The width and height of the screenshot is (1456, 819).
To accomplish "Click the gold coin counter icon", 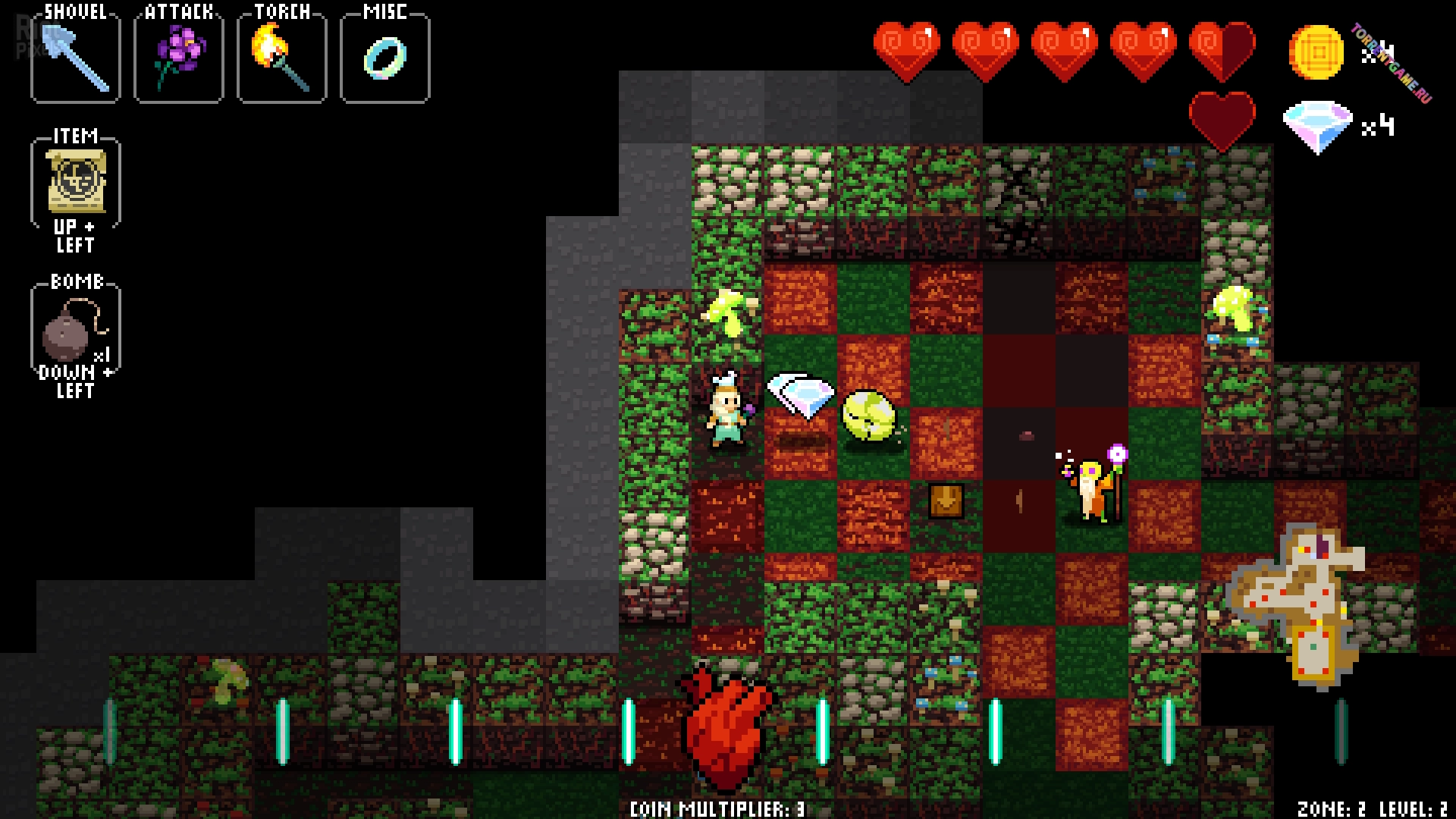I will coord(1316,52).
